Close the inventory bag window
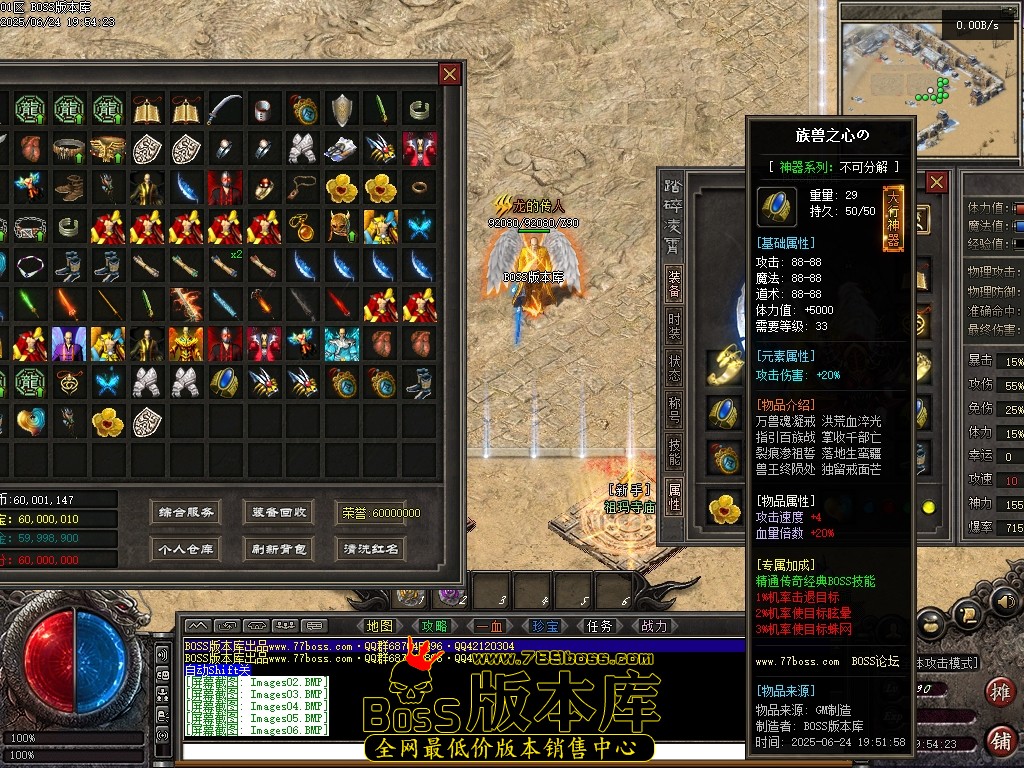 point(450,74)
